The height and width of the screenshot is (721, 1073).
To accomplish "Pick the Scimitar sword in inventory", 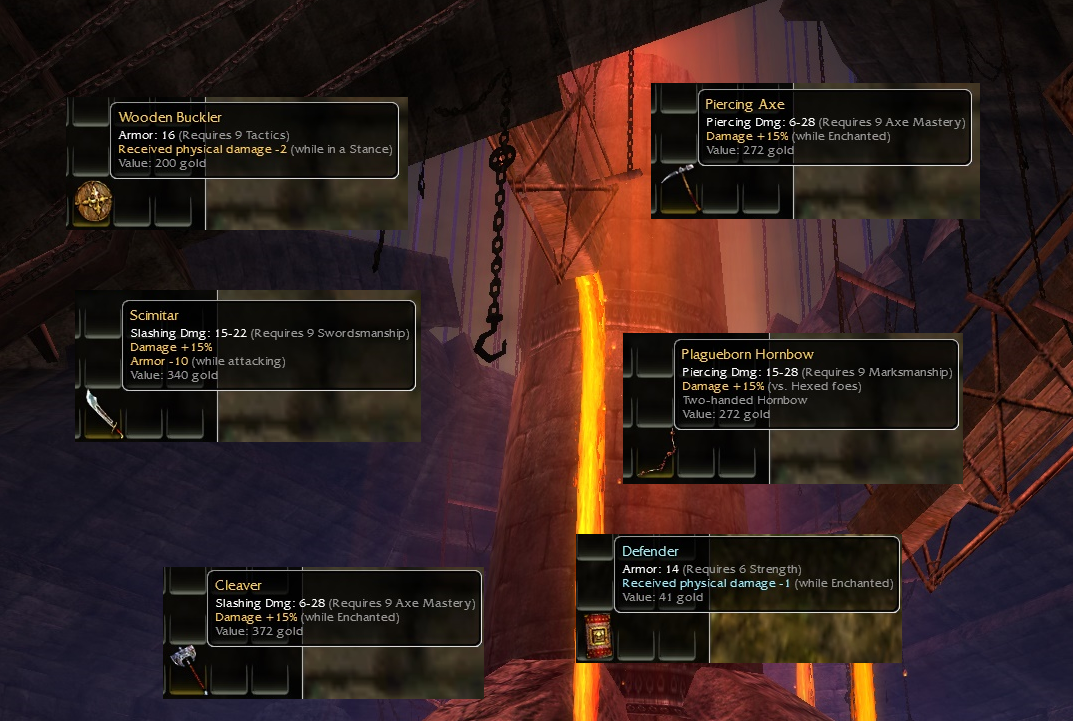I will (103, 413).
